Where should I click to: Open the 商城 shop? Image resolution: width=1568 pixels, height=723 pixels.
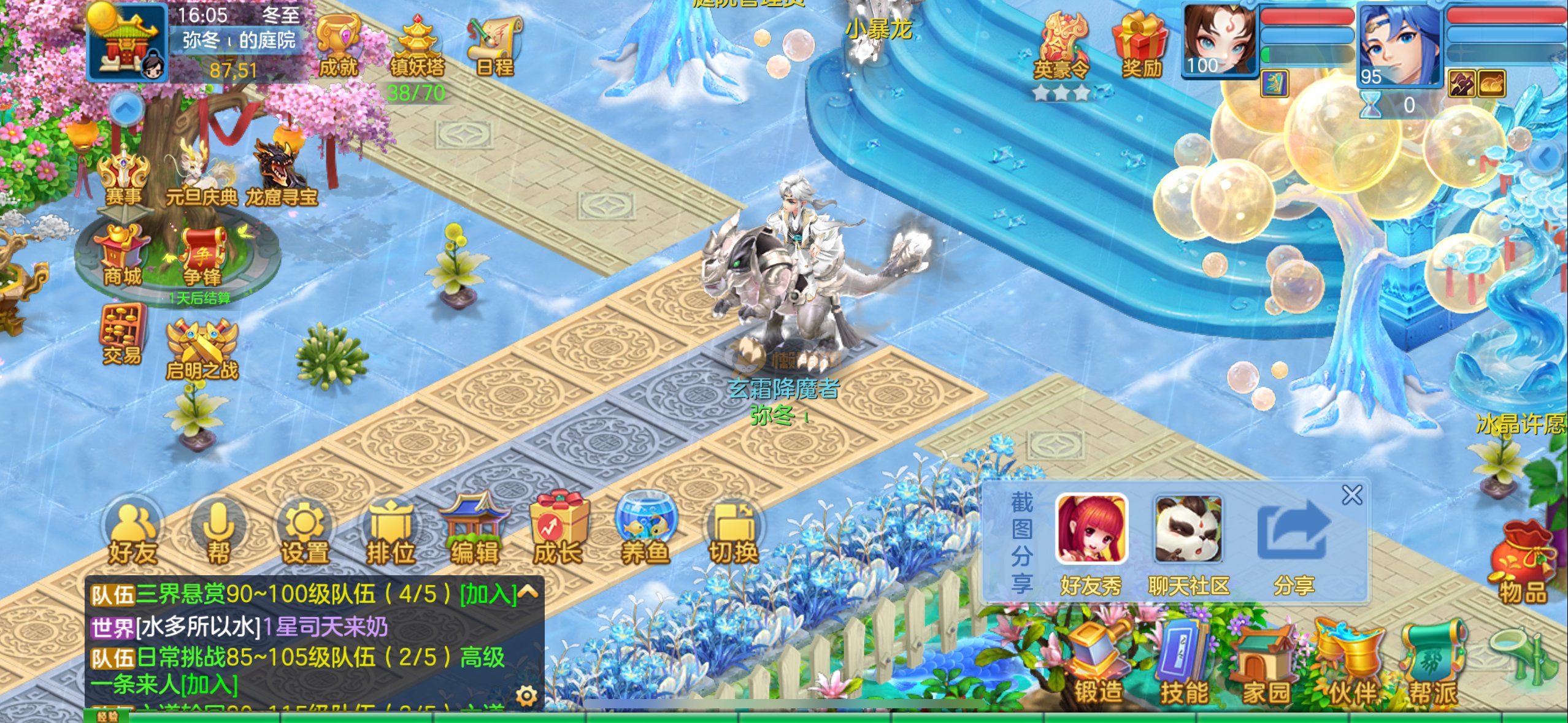click(x=122, y=256)
